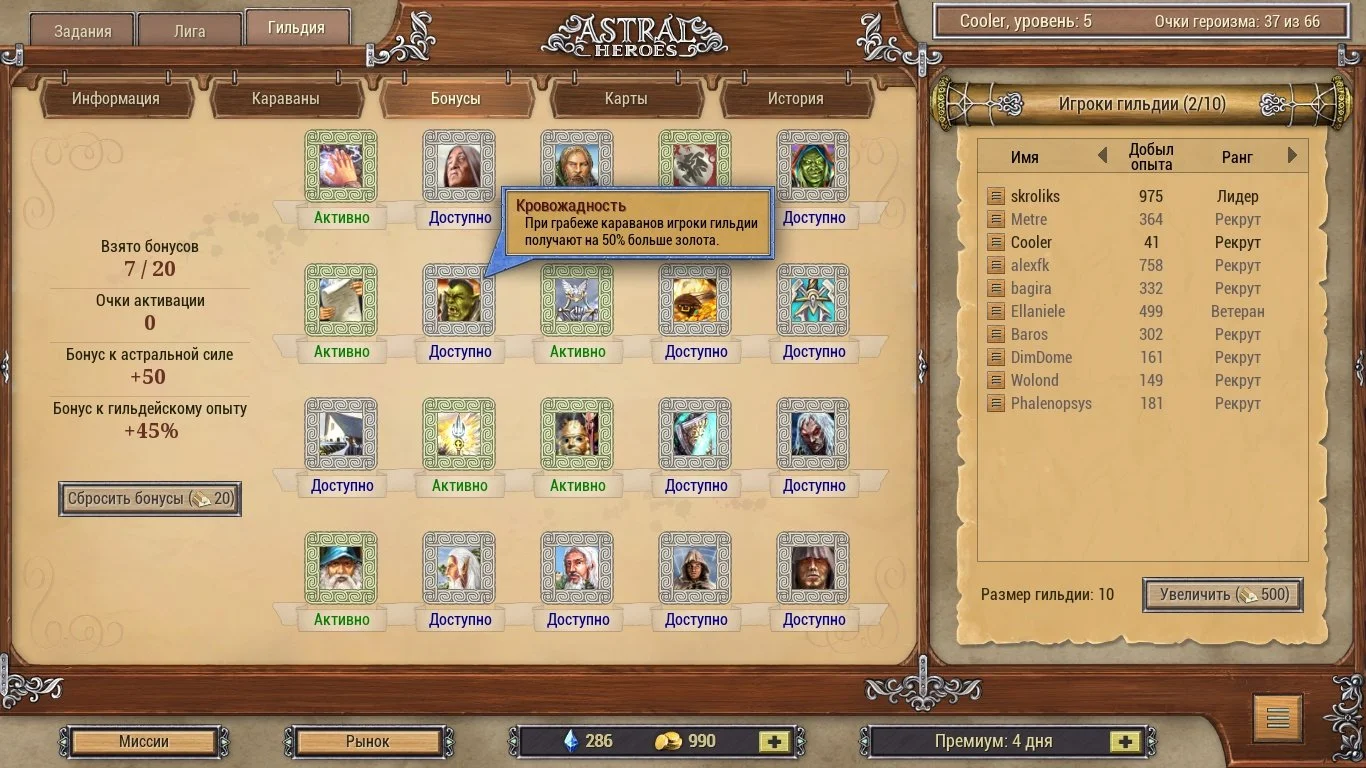Switch to the Караваны tab
The image size is (1366, 768).
coord(287,99)
